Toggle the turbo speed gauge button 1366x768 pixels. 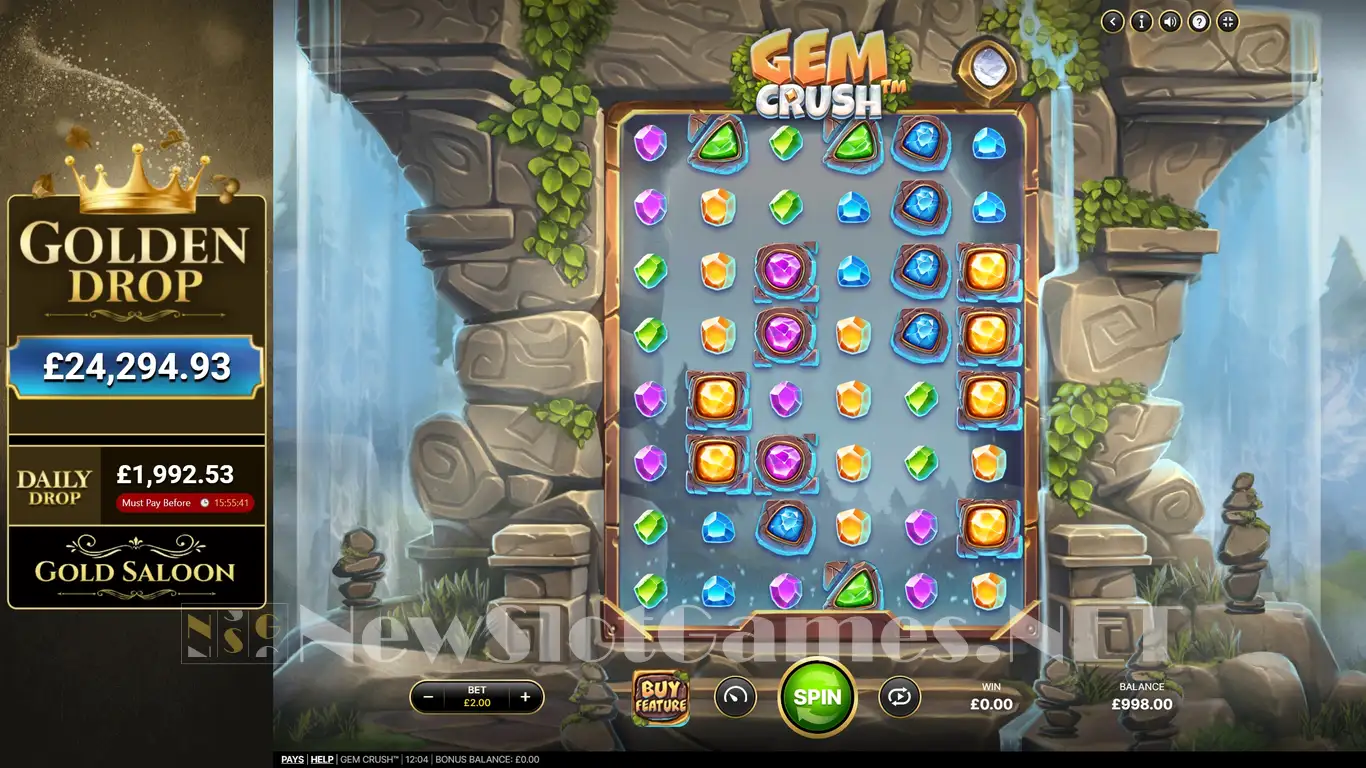coord(735,697)
